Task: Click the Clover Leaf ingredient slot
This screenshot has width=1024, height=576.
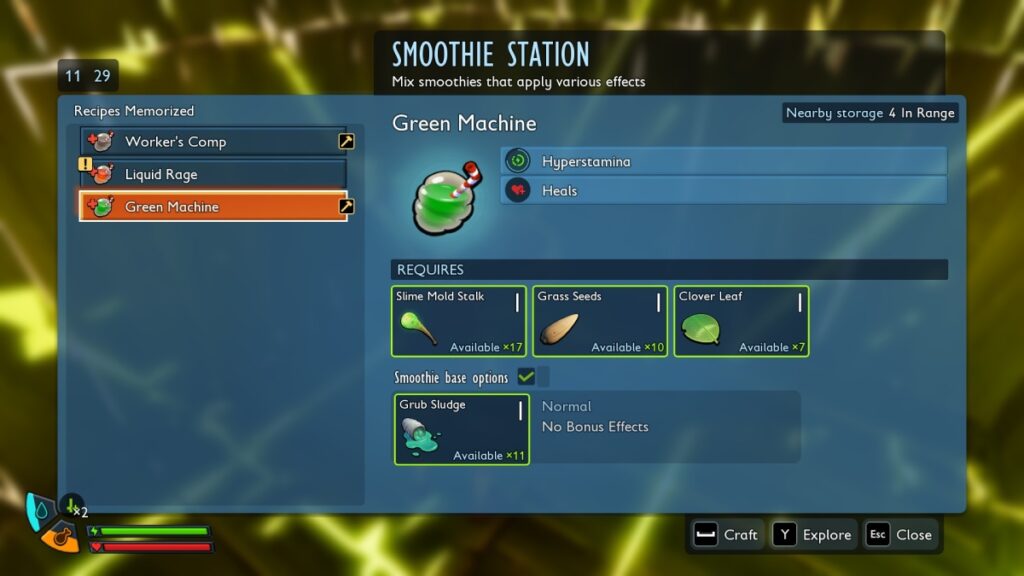Action: [x=741, y=321]
